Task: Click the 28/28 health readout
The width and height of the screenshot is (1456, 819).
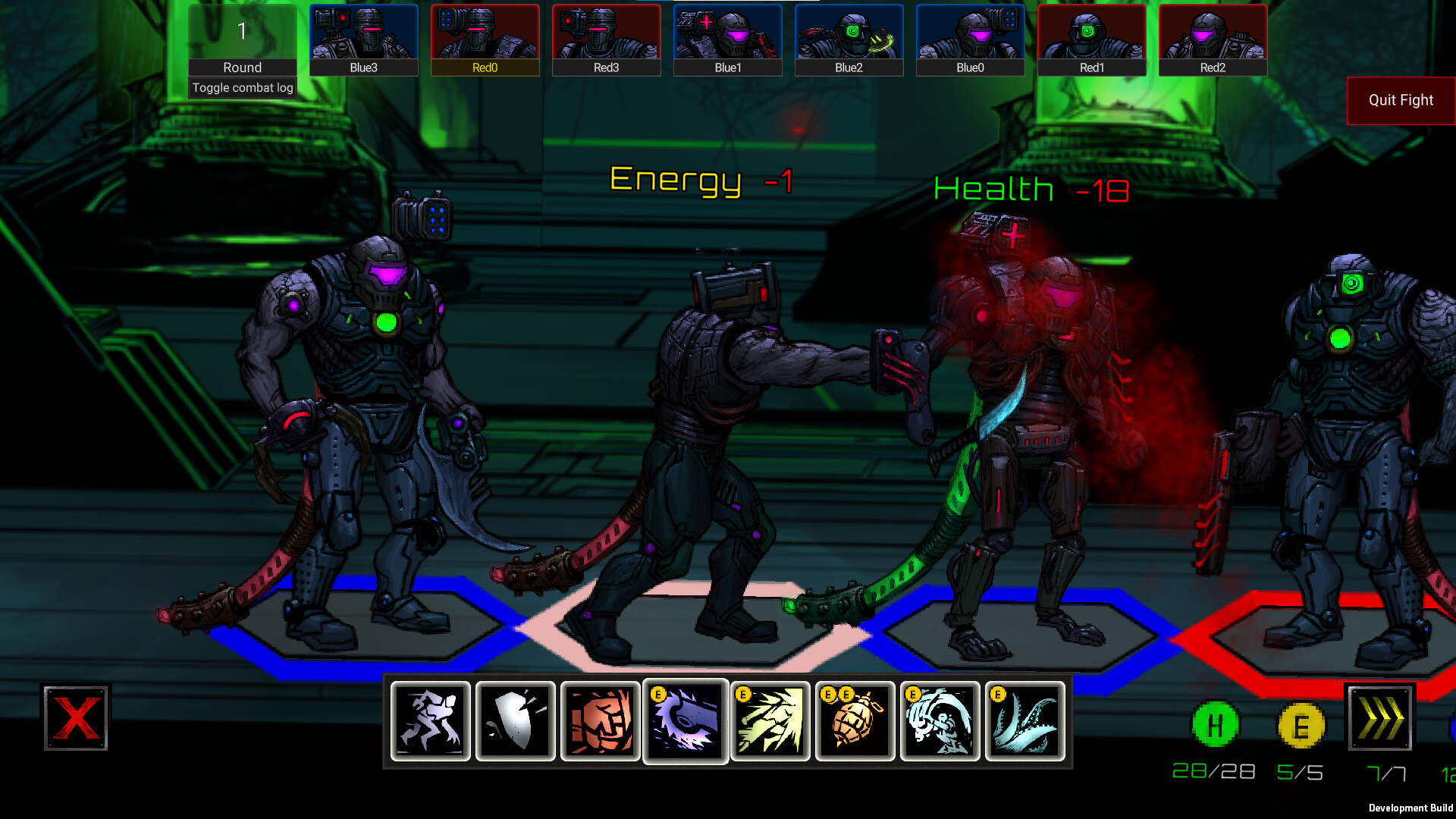Action: tap(1213, 772)
